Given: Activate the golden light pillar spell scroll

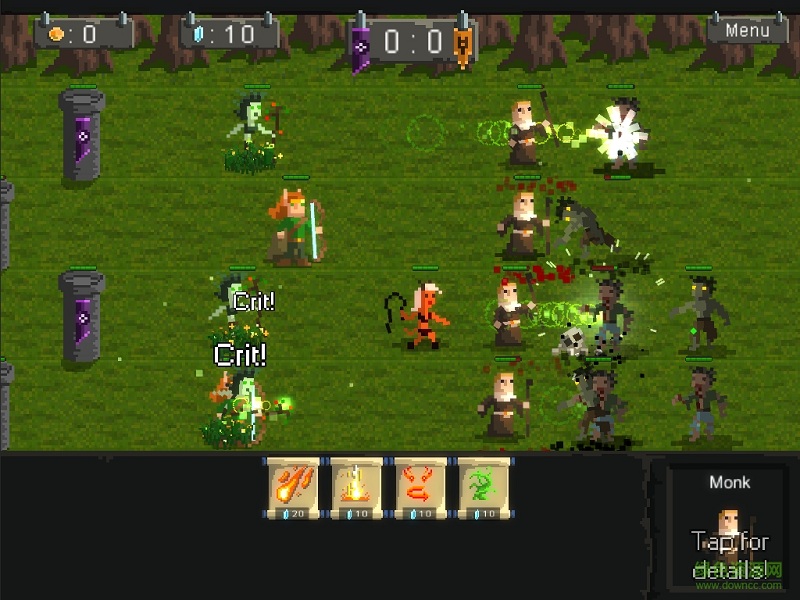Looking at the screenshot, I should click(357, 487).
